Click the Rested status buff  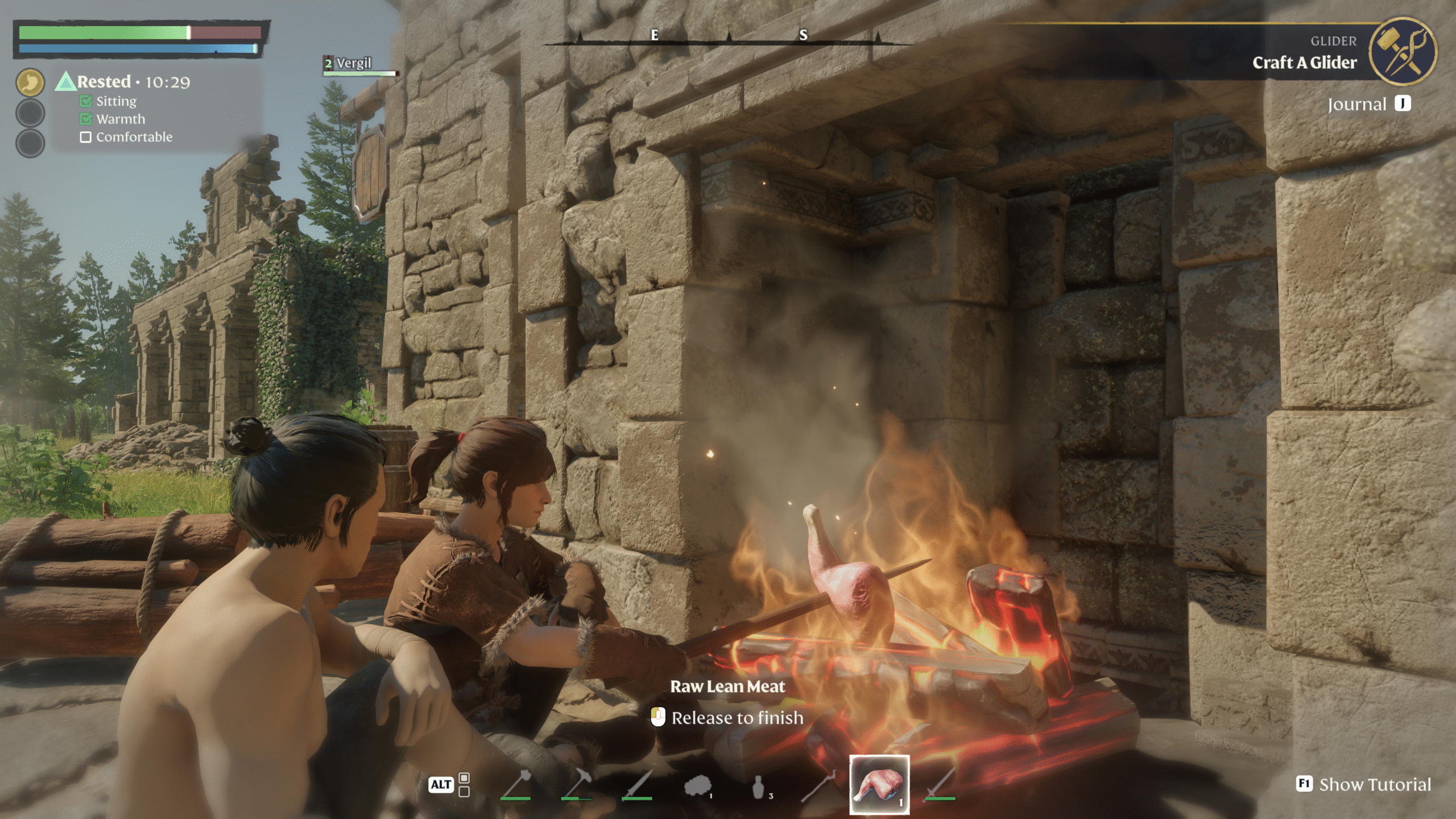[104, 82]
